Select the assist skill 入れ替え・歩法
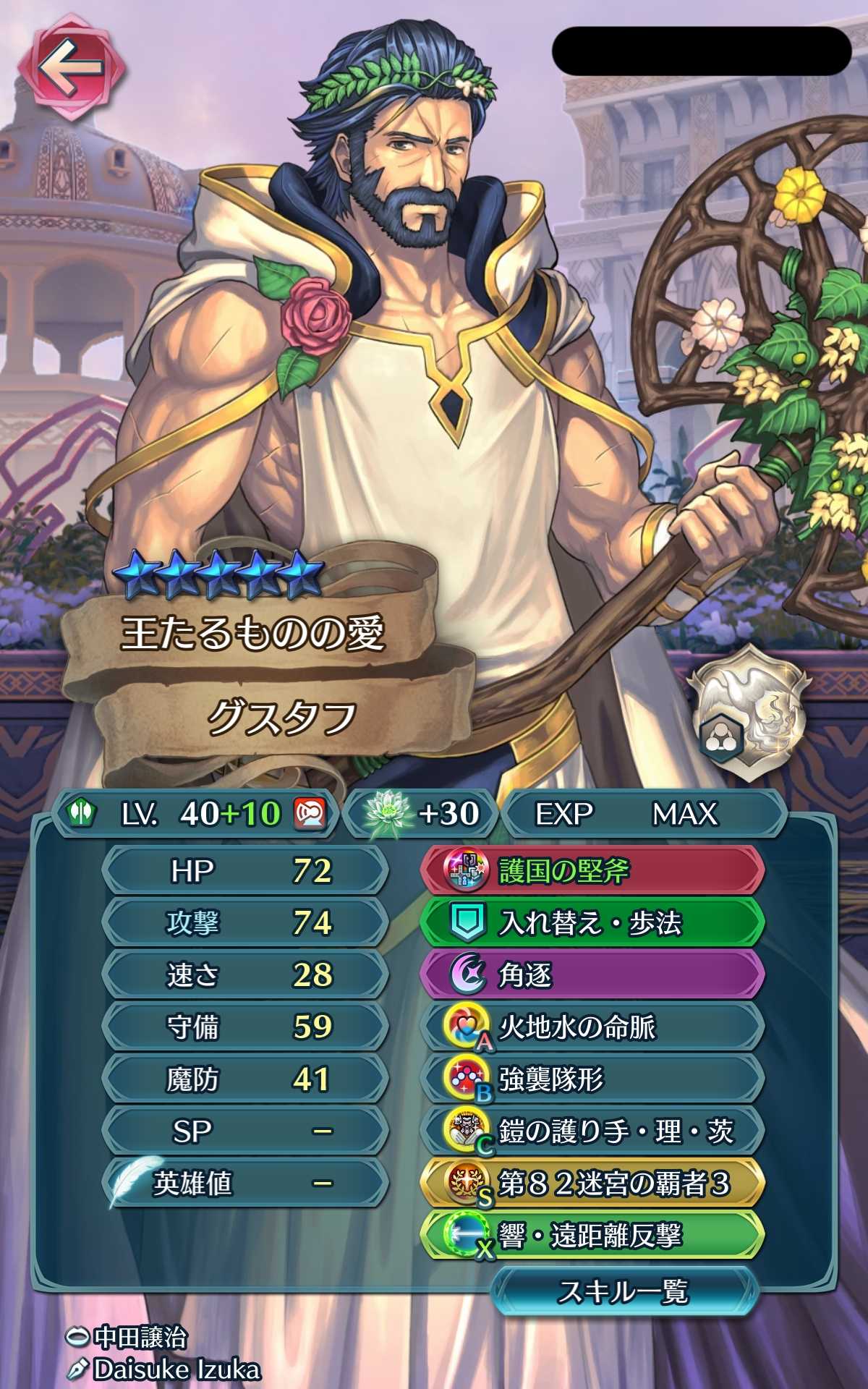The image size is (868, 1389). click(592, 923)
